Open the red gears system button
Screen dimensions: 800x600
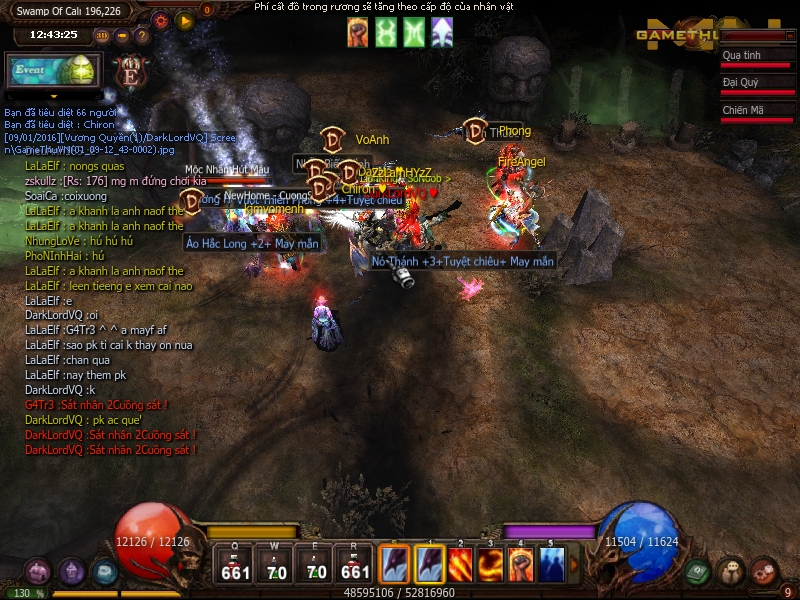tap(765, 571)
